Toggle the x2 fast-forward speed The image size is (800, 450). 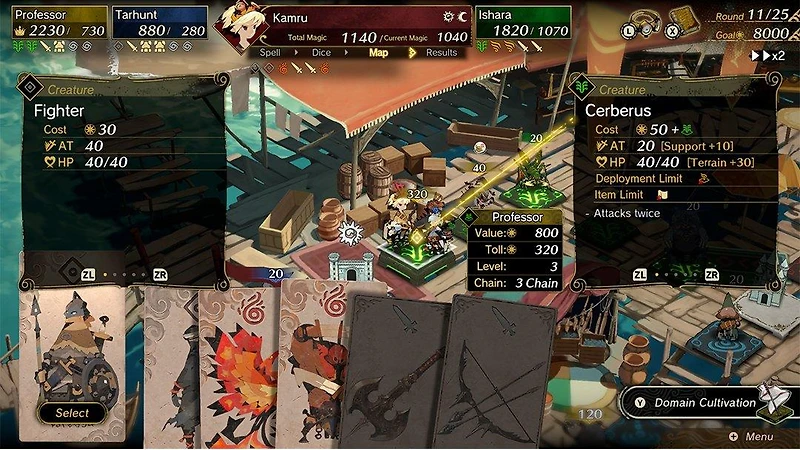click(x=768, y=55)
